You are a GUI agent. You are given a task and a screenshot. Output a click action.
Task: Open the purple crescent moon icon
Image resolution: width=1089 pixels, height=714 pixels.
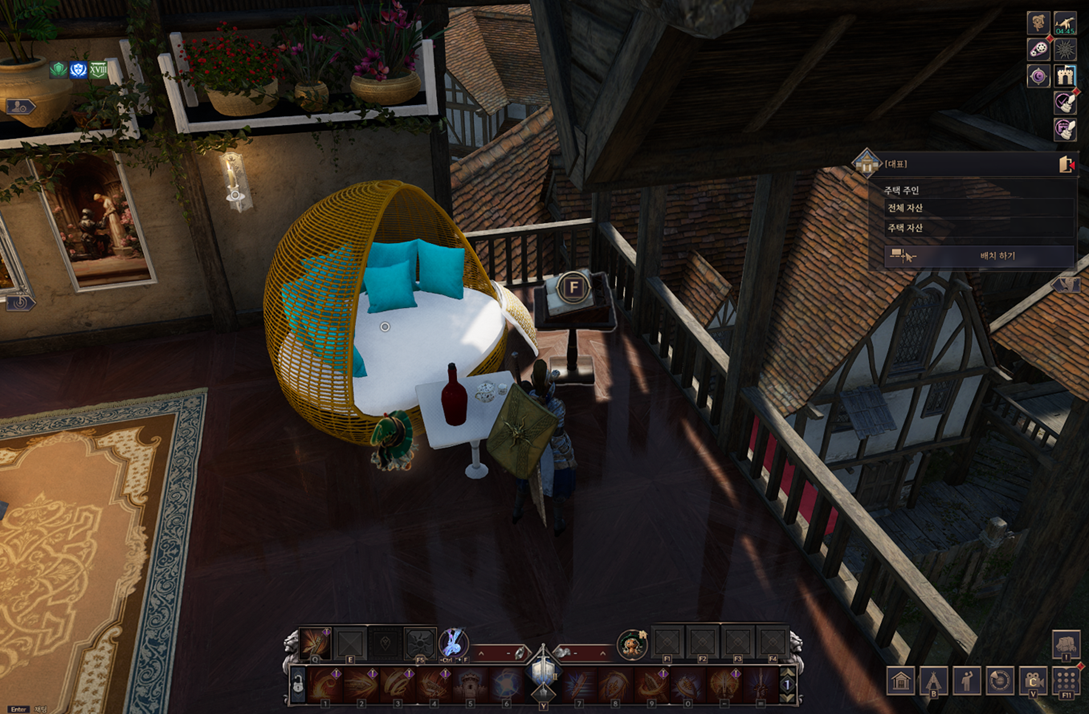coord(1039,76)
